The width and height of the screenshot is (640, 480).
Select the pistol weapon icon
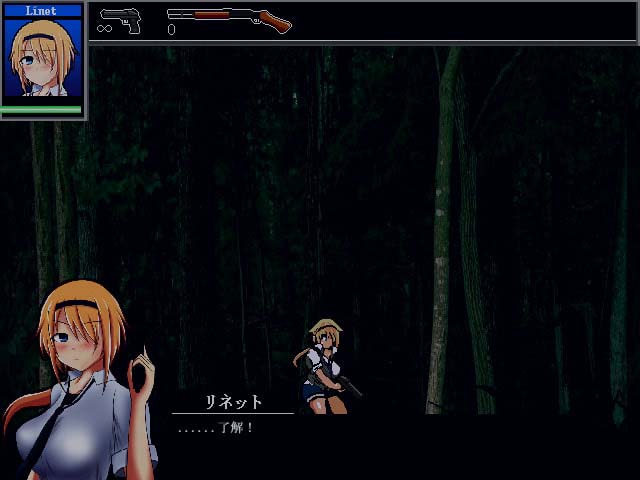[x=120, y=20]
